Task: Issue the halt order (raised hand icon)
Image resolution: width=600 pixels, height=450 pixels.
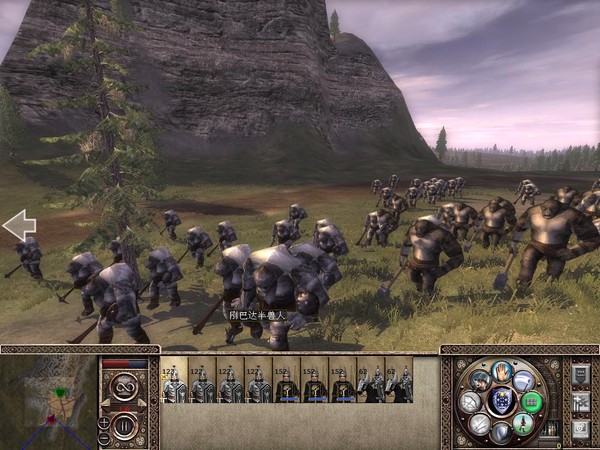Action: pyautogui.click(x=503, y=373)
